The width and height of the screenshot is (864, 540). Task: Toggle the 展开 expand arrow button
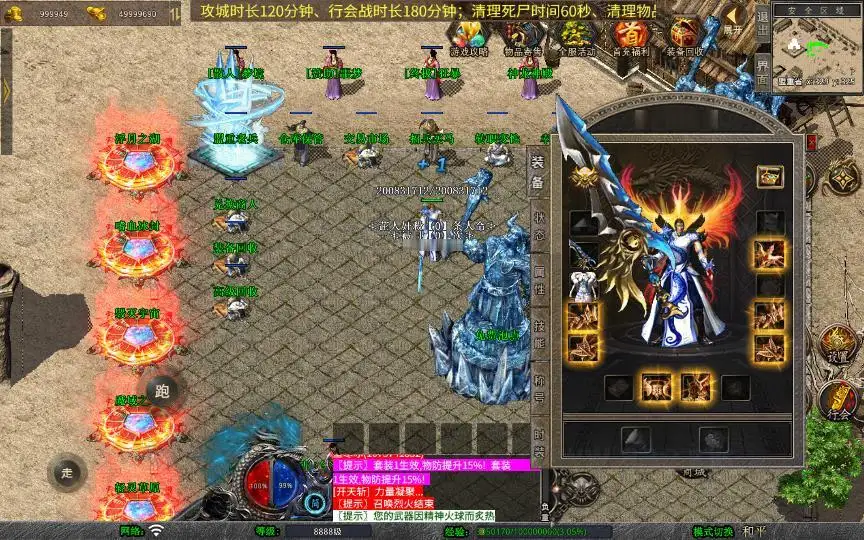point(733,21)
